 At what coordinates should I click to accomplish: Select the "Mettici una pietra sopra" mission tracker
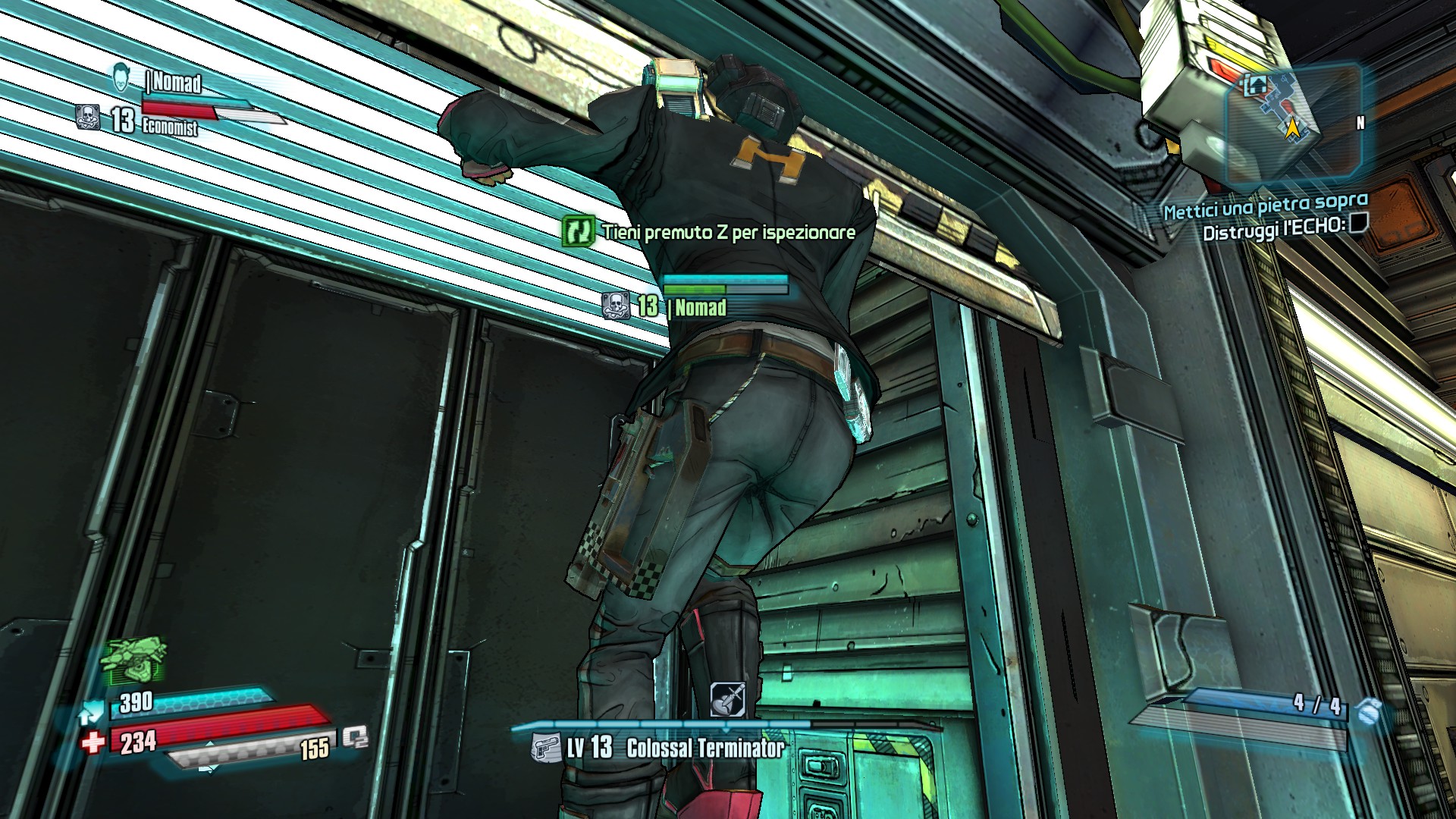[x=1265, y=206]
